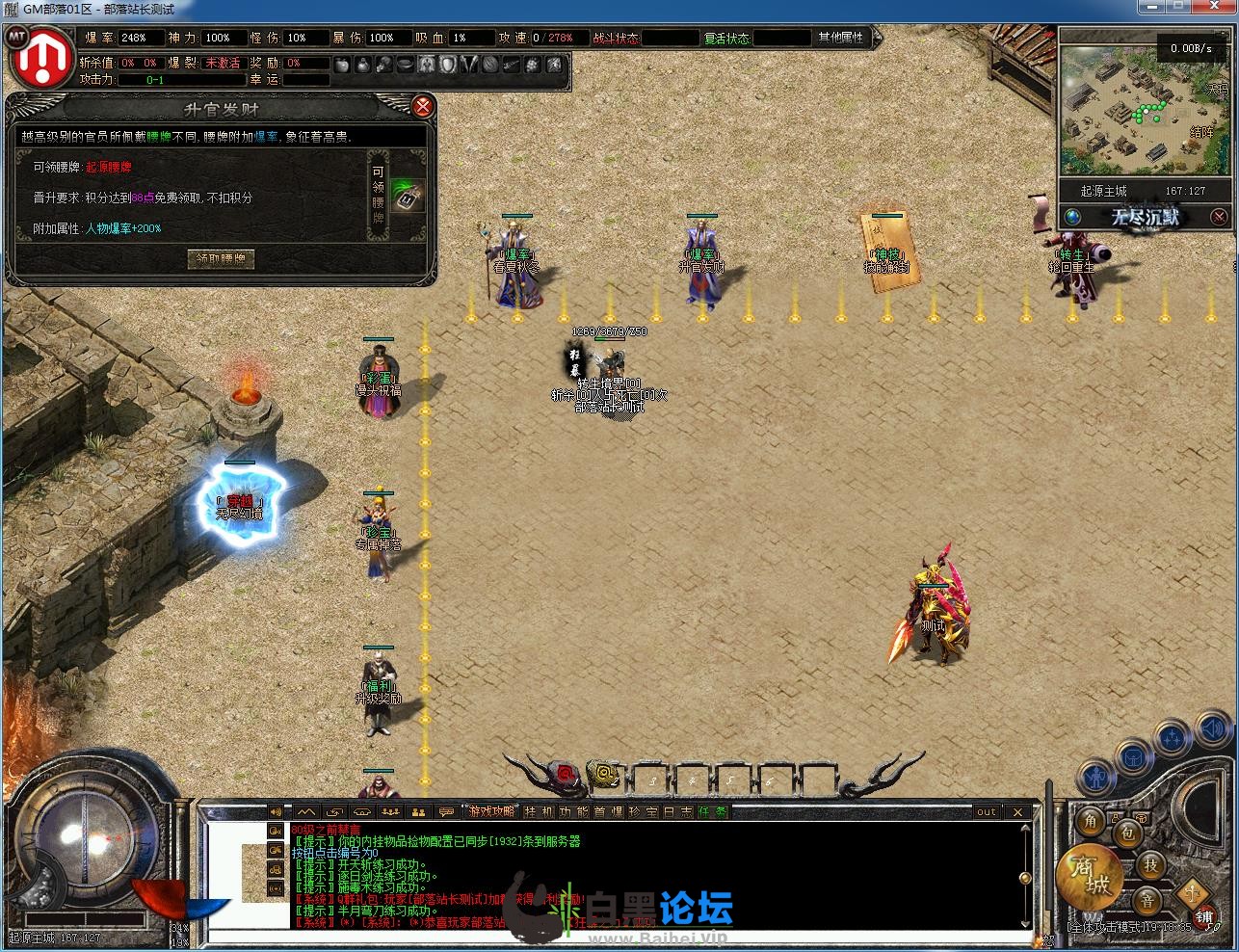This screenshot has height=952, width=1239.
Task: Click the blue character figure icon
Action: coord(1095,775)
